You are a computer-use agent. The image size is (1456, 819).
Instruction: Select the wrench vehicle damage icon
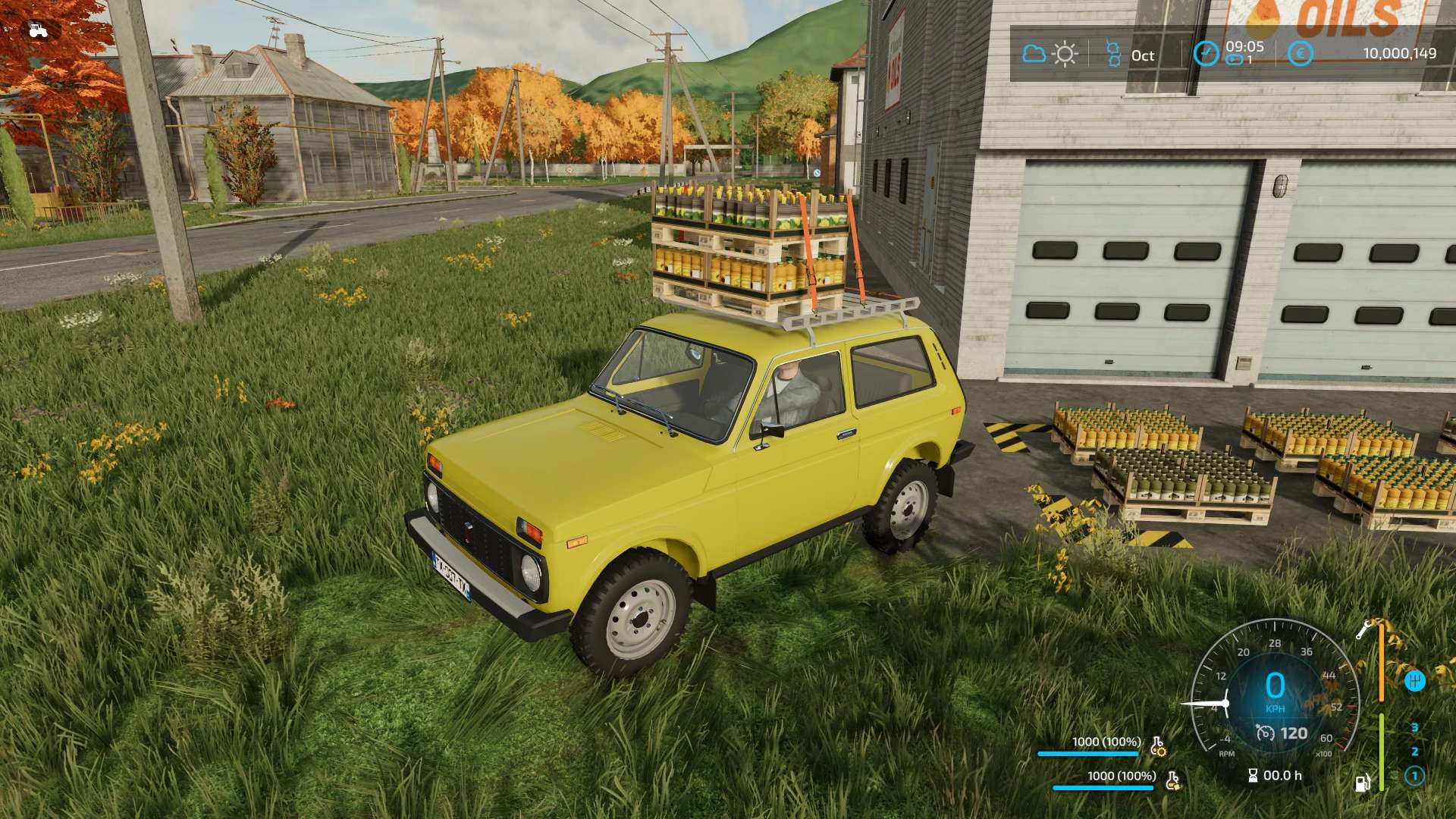1364,629
